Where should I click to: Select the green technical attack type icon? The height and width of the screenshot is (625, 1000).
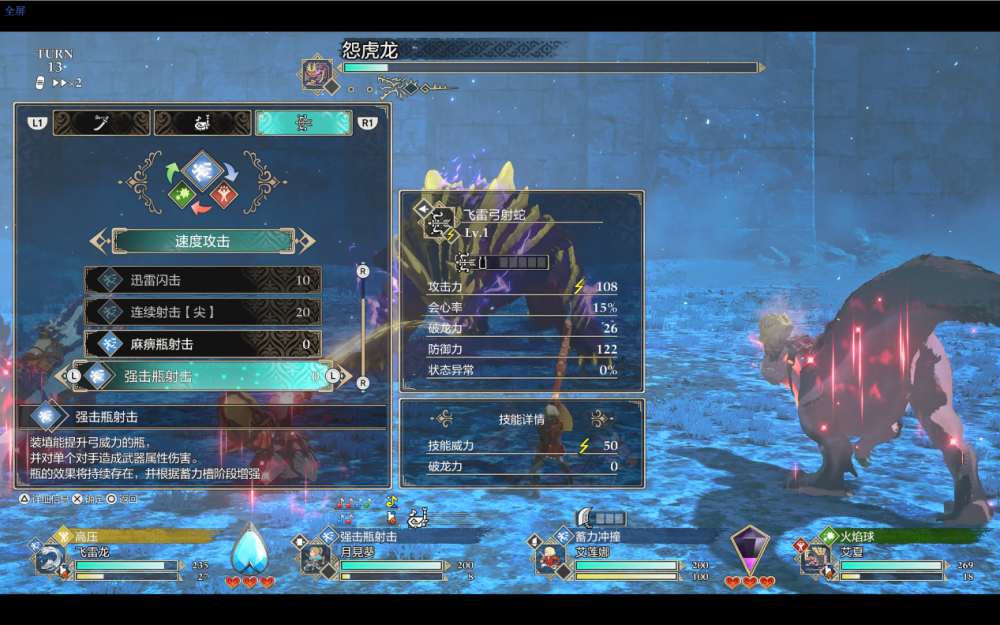point(182,194)
